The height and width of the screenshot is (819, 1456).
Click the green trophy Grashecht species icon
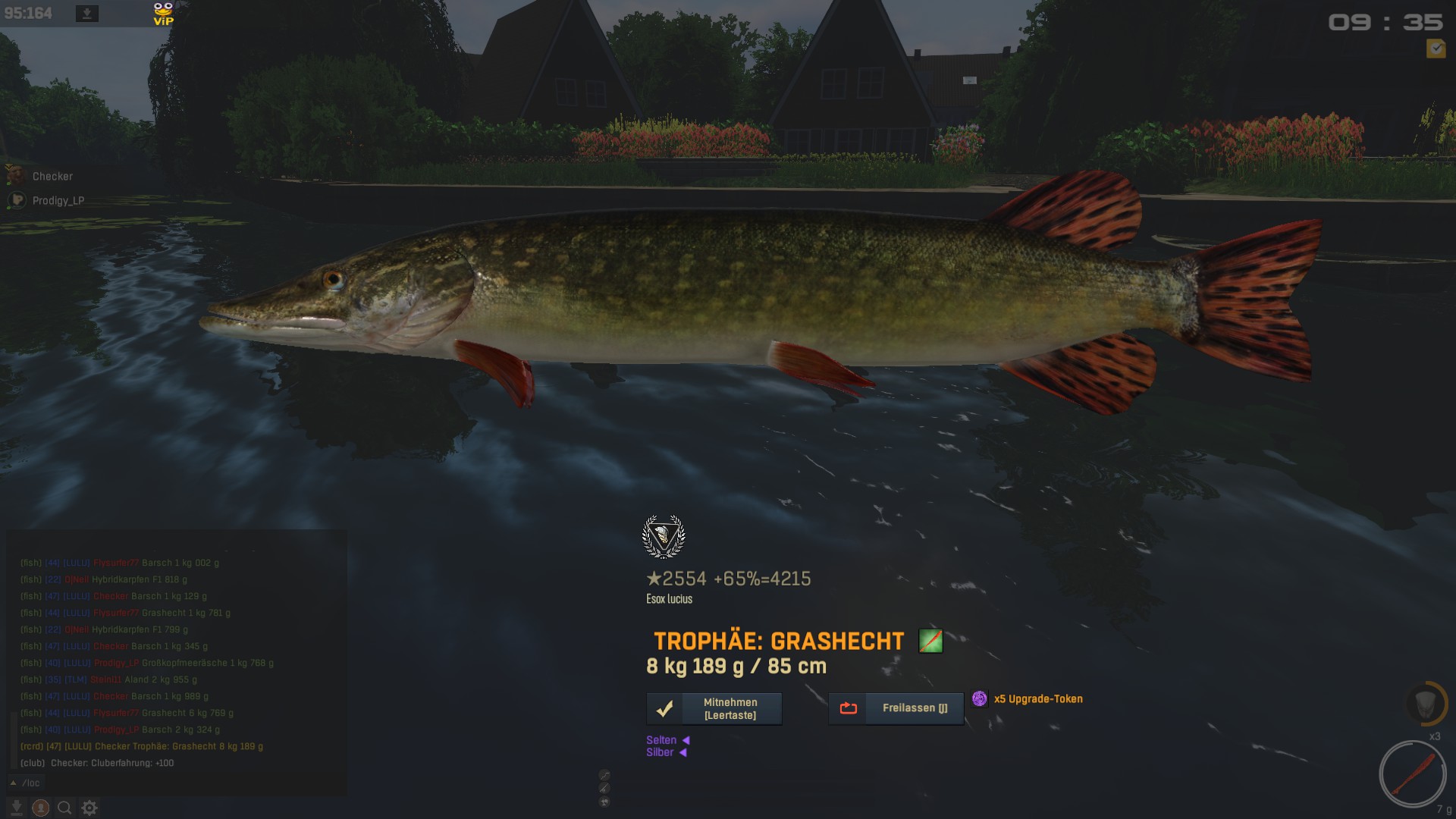click(x=930, y=641)
